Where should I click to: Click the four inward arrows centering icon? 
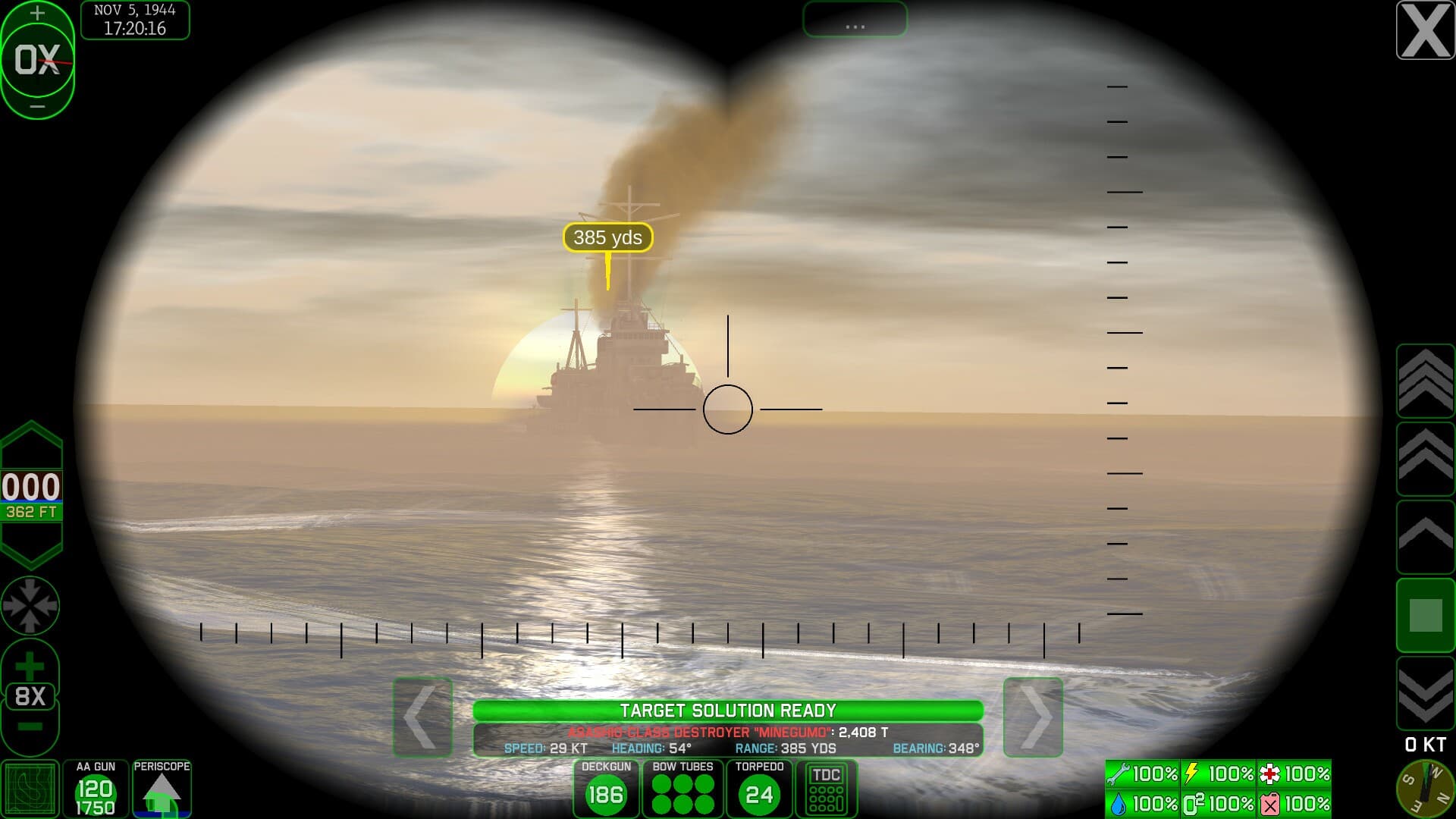pyautogui.click(x=30, y=605)
